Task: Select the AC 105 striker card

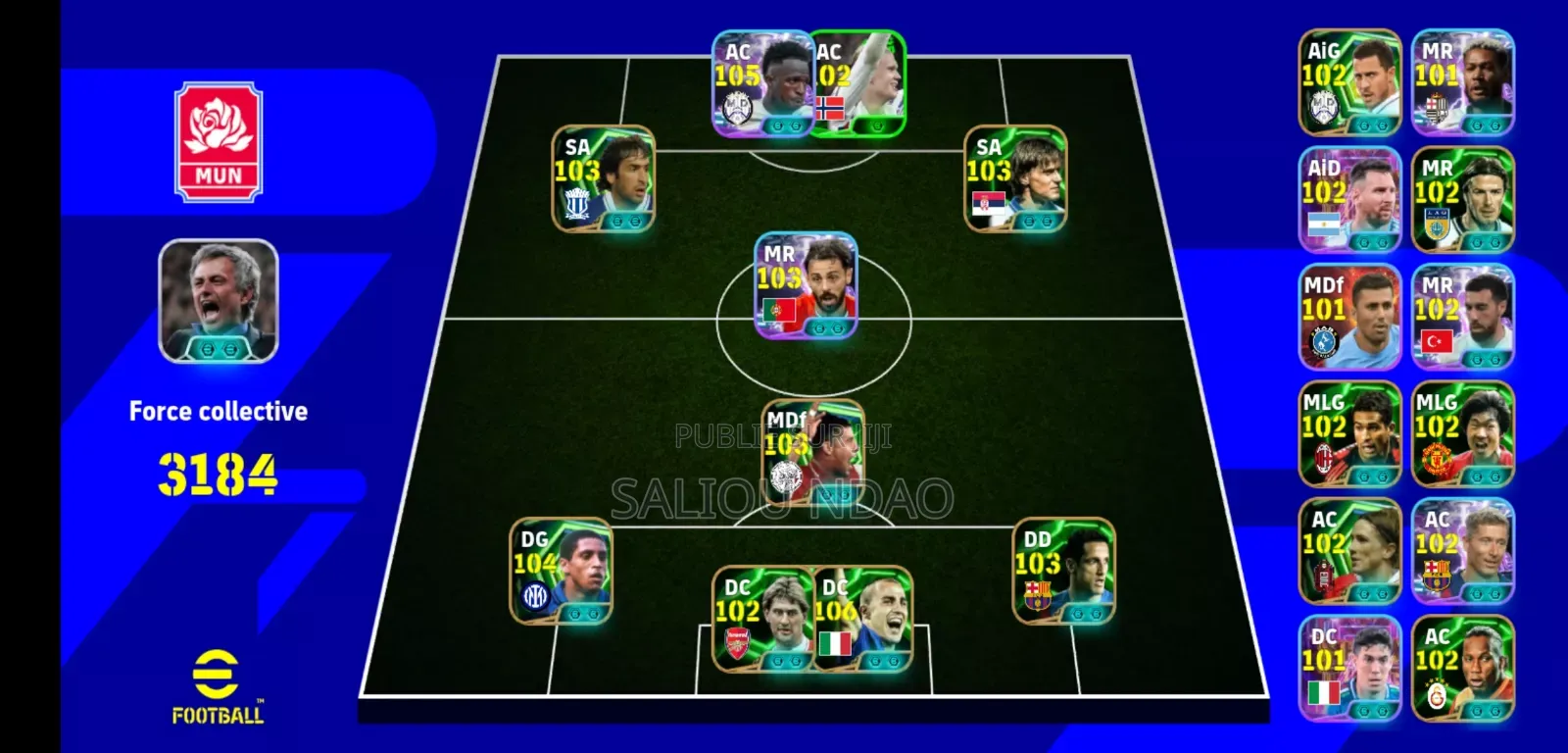Action: click(x=761, y=84)
